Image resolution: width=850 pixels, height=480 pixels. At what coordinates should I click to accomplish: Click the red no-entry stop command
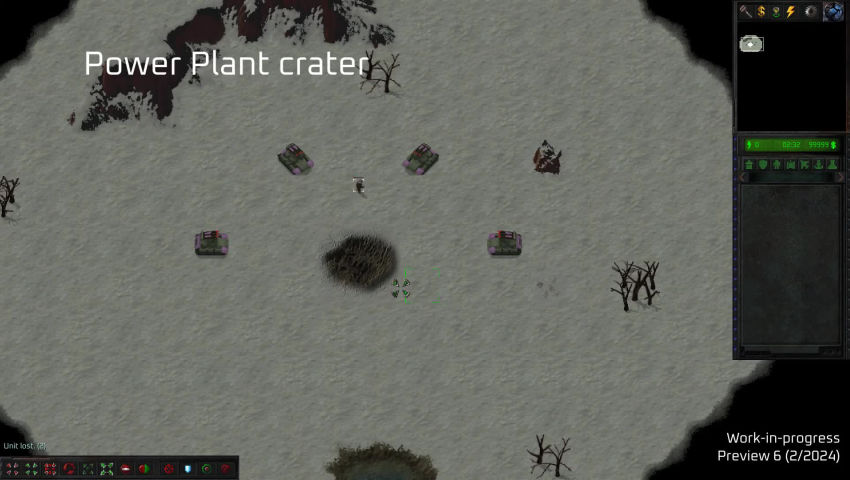126,468
